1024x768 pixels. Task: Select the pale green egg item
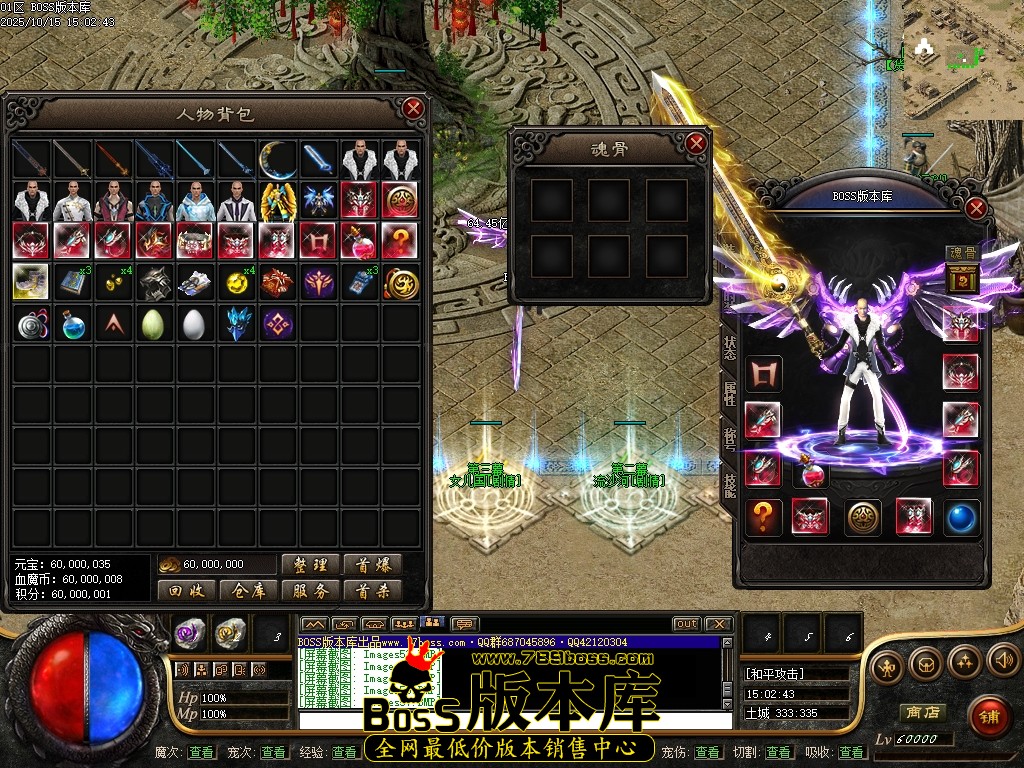(153, 324)
